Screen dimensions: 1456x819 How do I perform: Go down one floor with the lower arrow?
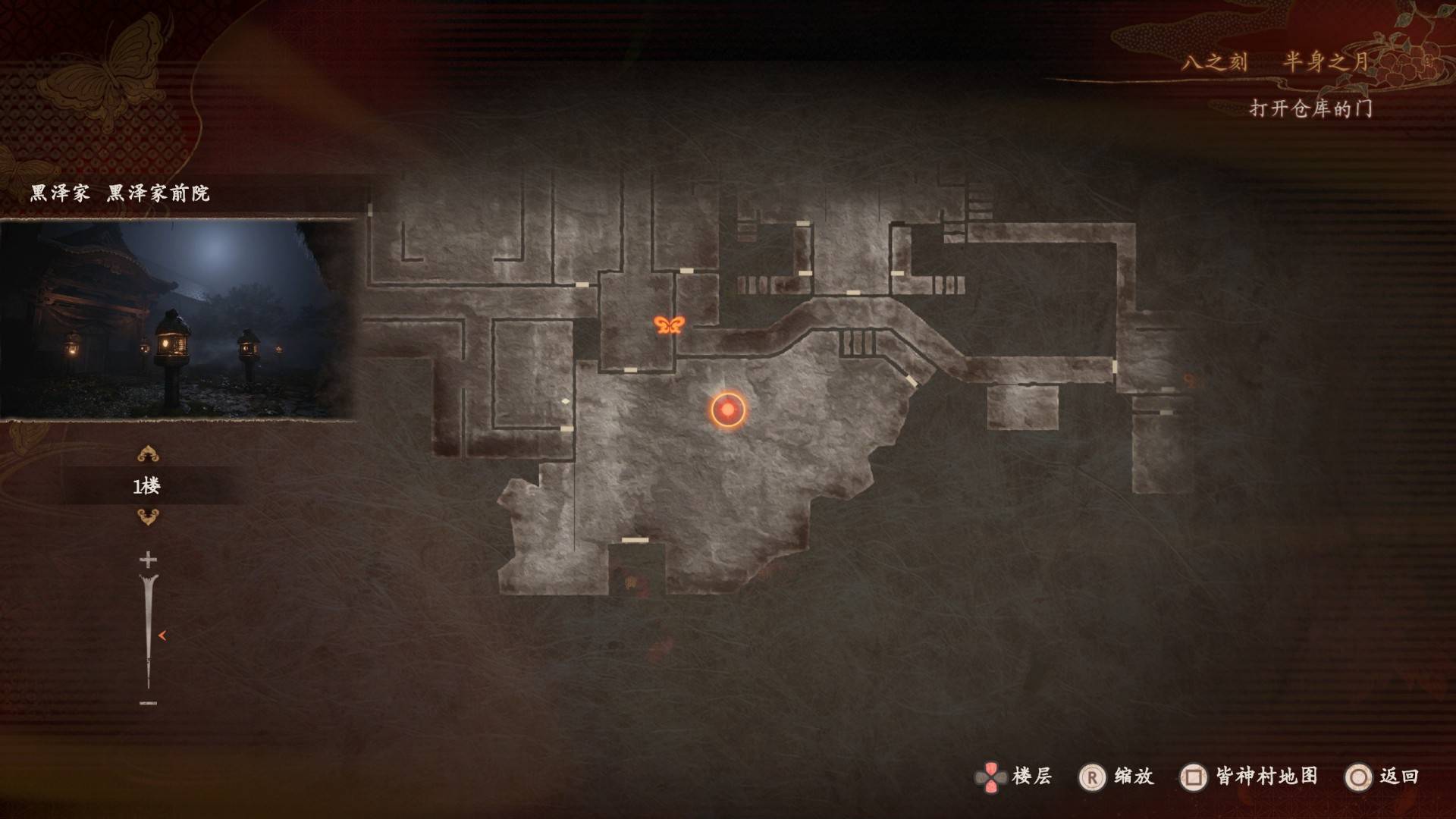[148, 518]
